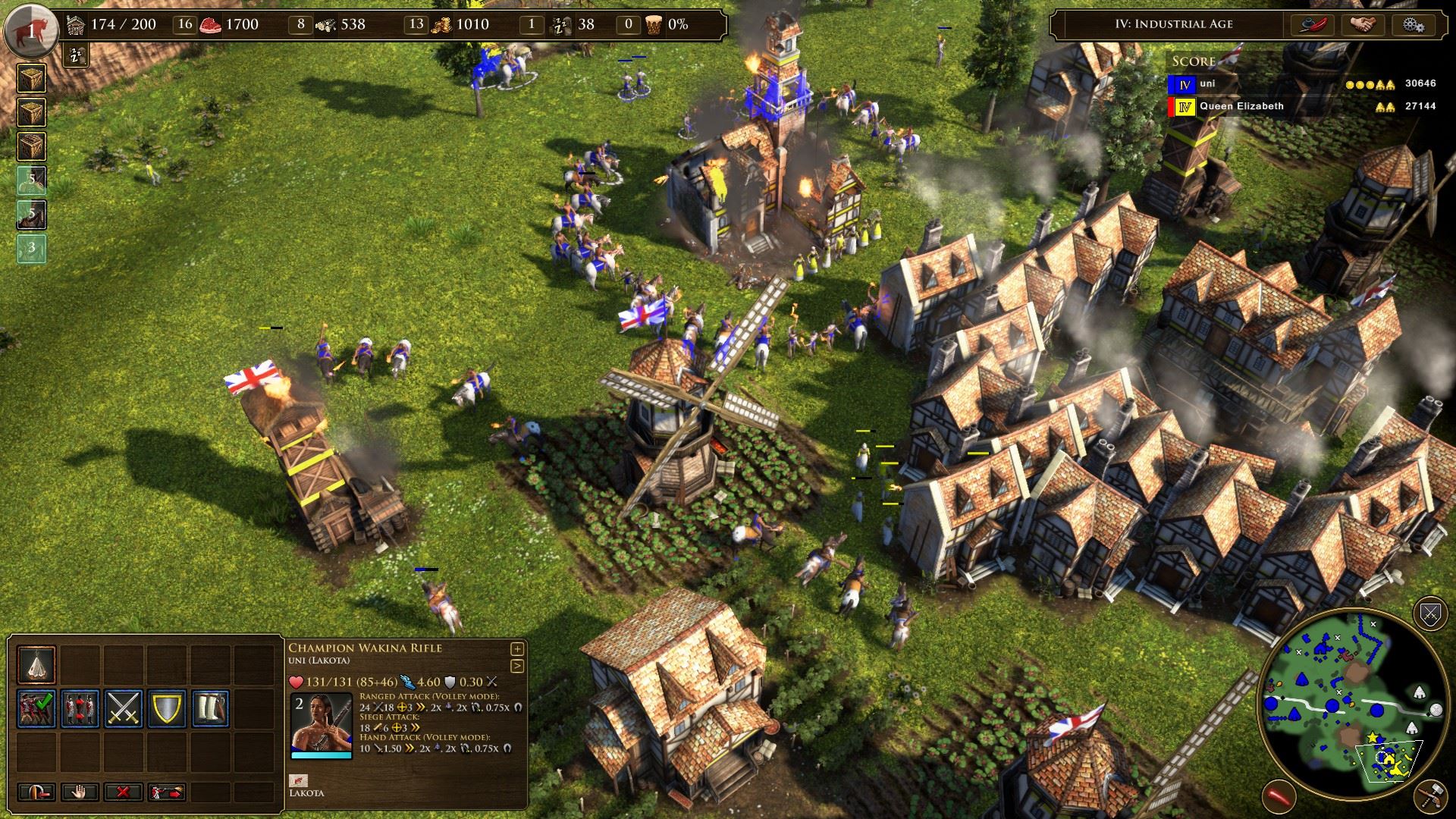Screen dimensions: 1456x819
Task: Select the crossed swords melee mode icon
Action: point(122,707)
